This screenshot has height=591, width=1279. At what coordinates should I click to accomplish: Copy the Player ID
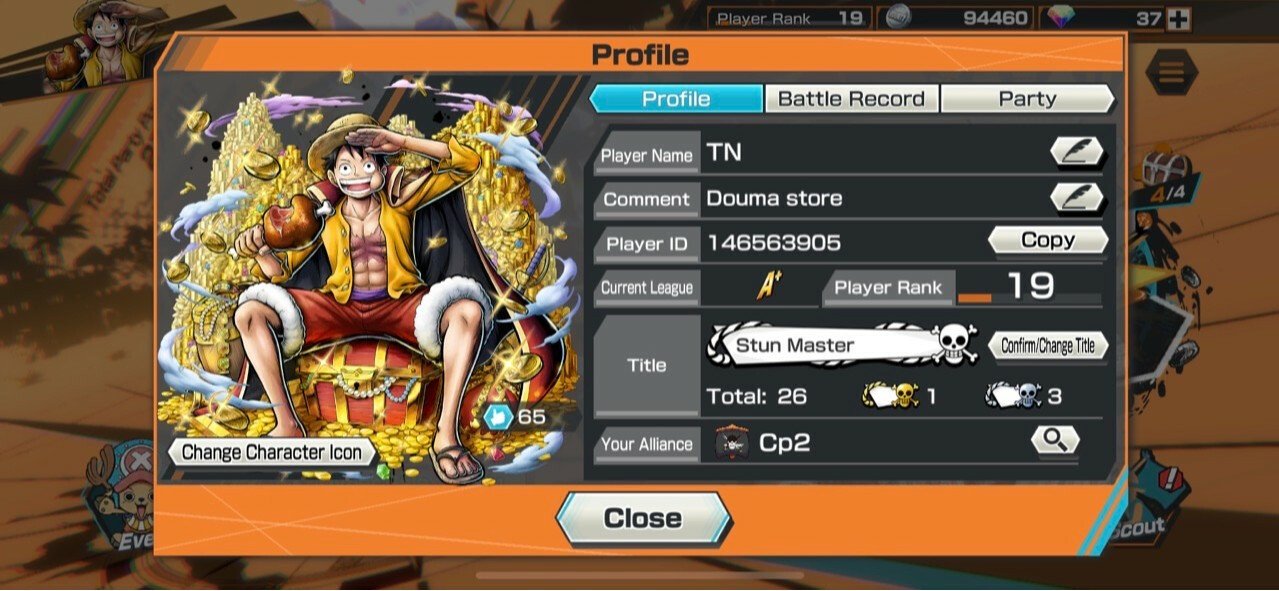tap(1047, 240)
